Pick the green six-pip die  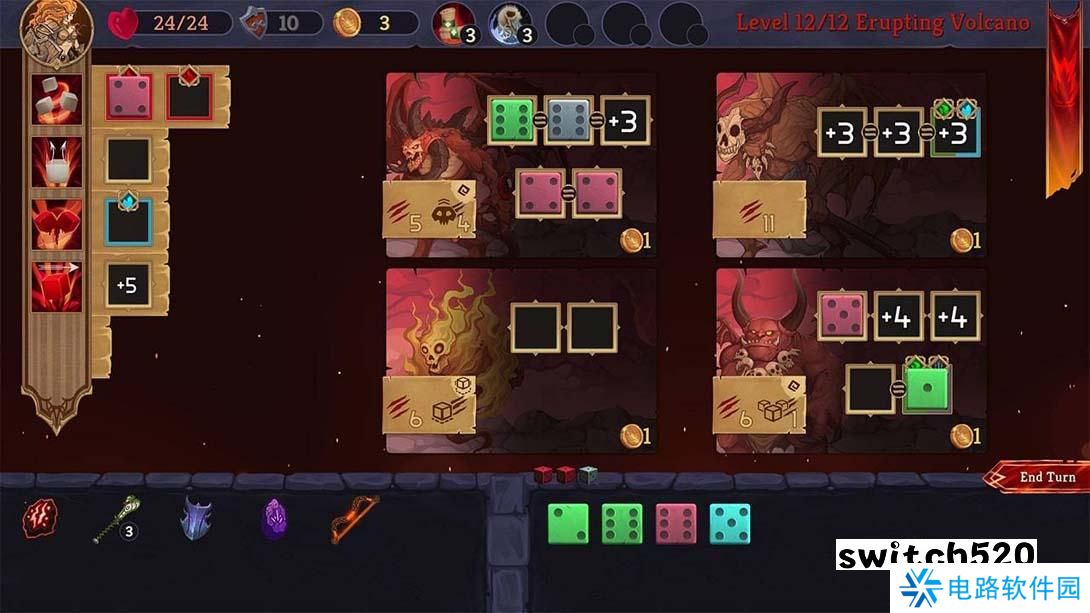(x=622, y=524)
